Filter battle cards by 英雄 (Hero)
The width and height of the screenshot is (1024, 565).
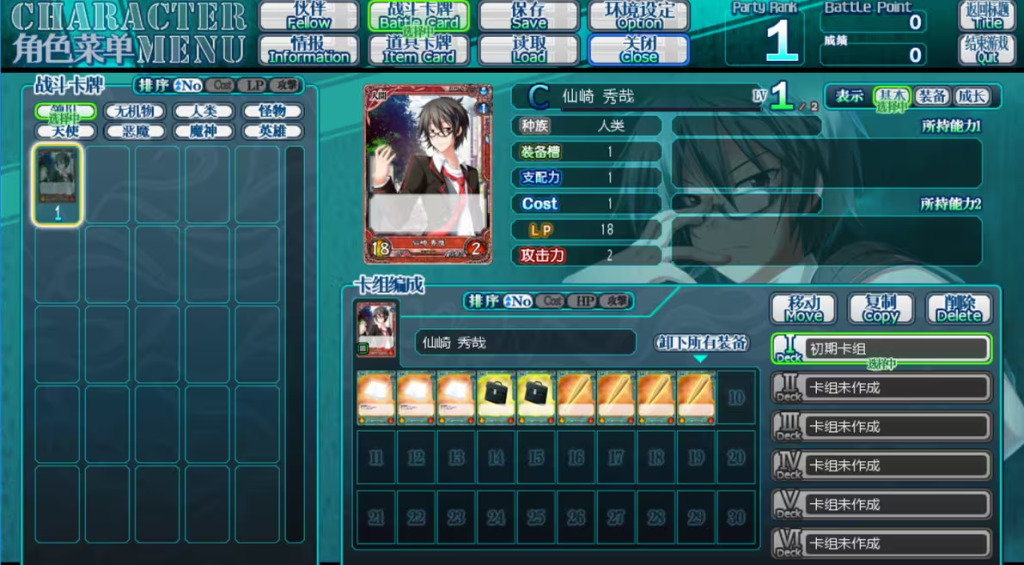(272, 131)
